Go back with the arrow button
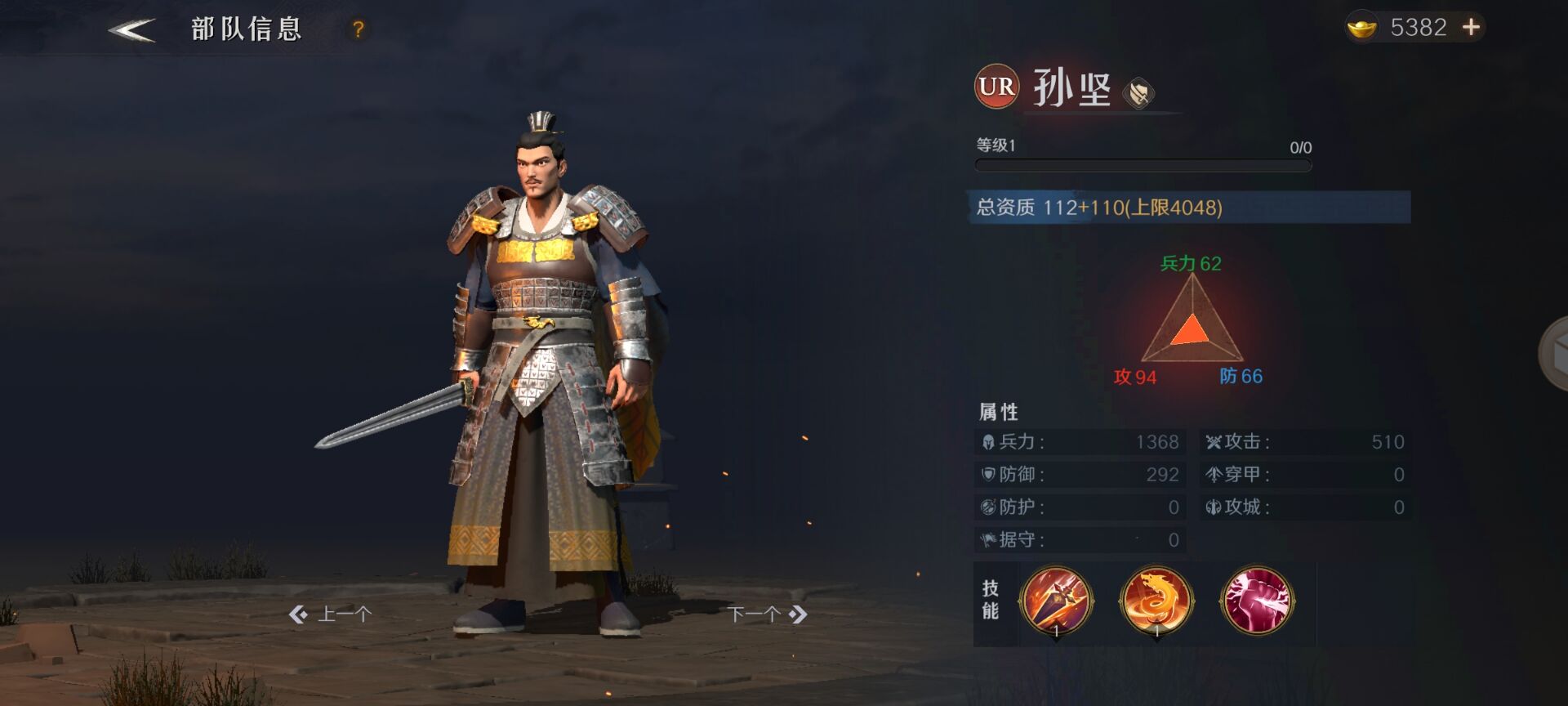 pos(132,30)
